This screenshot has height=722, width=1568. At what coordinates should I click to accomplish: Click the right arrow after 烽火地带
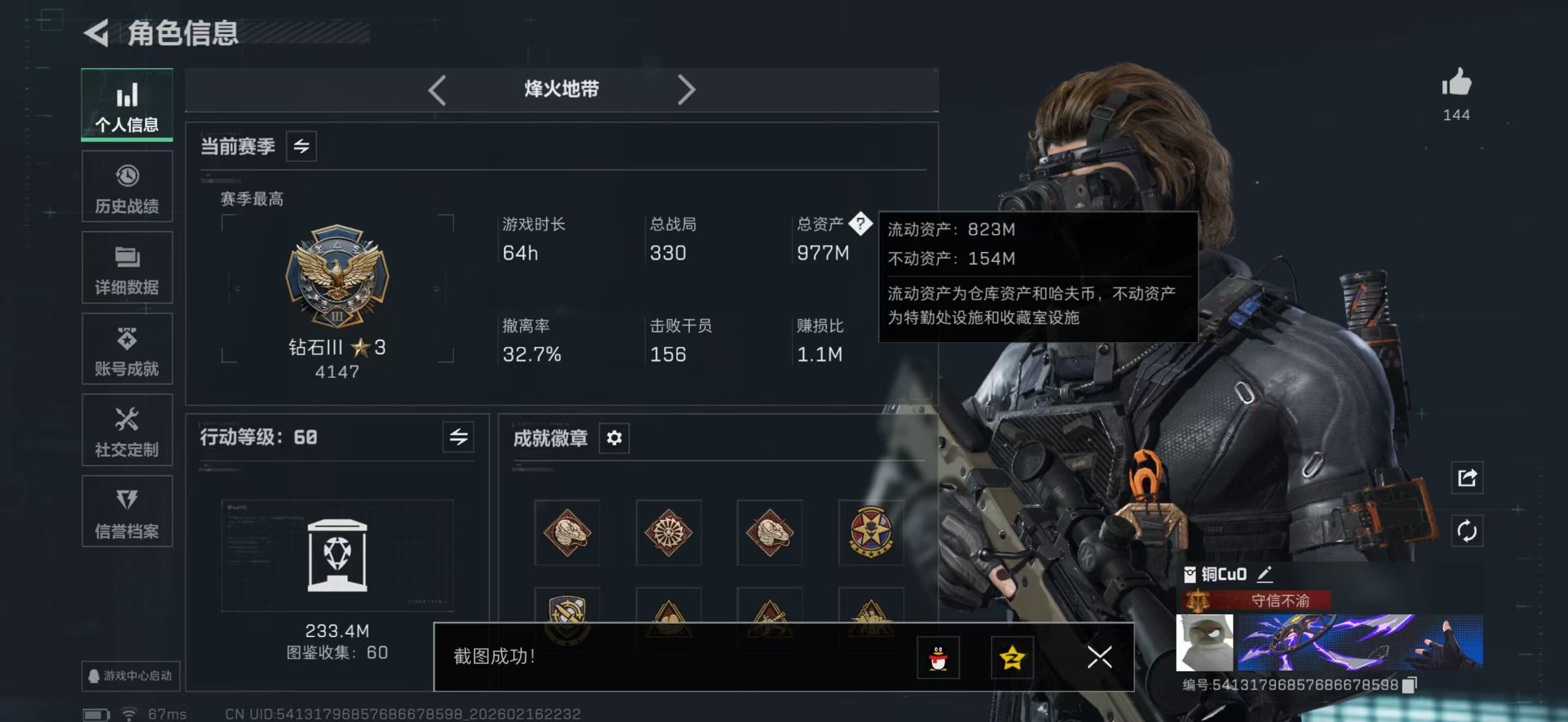(x=687, y=89)
